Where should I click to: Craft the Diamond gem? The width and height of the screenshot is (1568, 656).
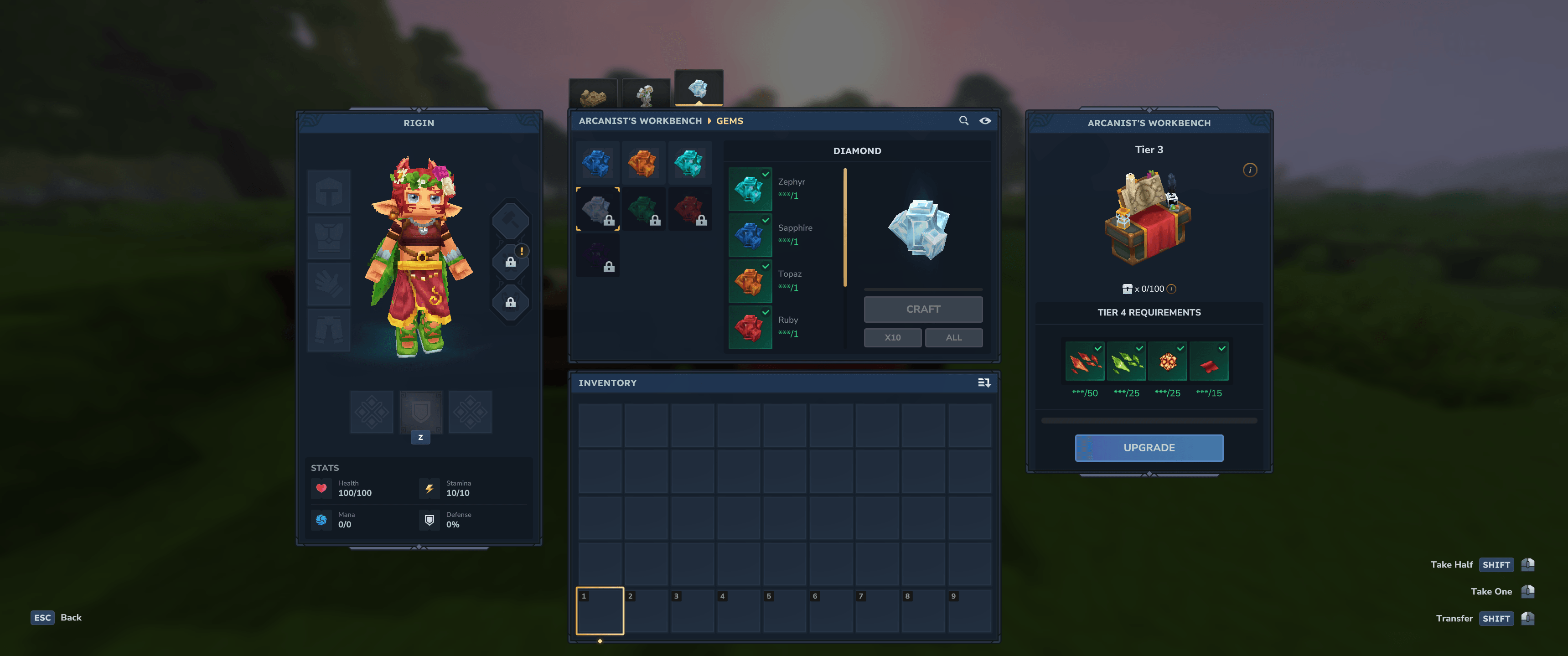(923, 309)
